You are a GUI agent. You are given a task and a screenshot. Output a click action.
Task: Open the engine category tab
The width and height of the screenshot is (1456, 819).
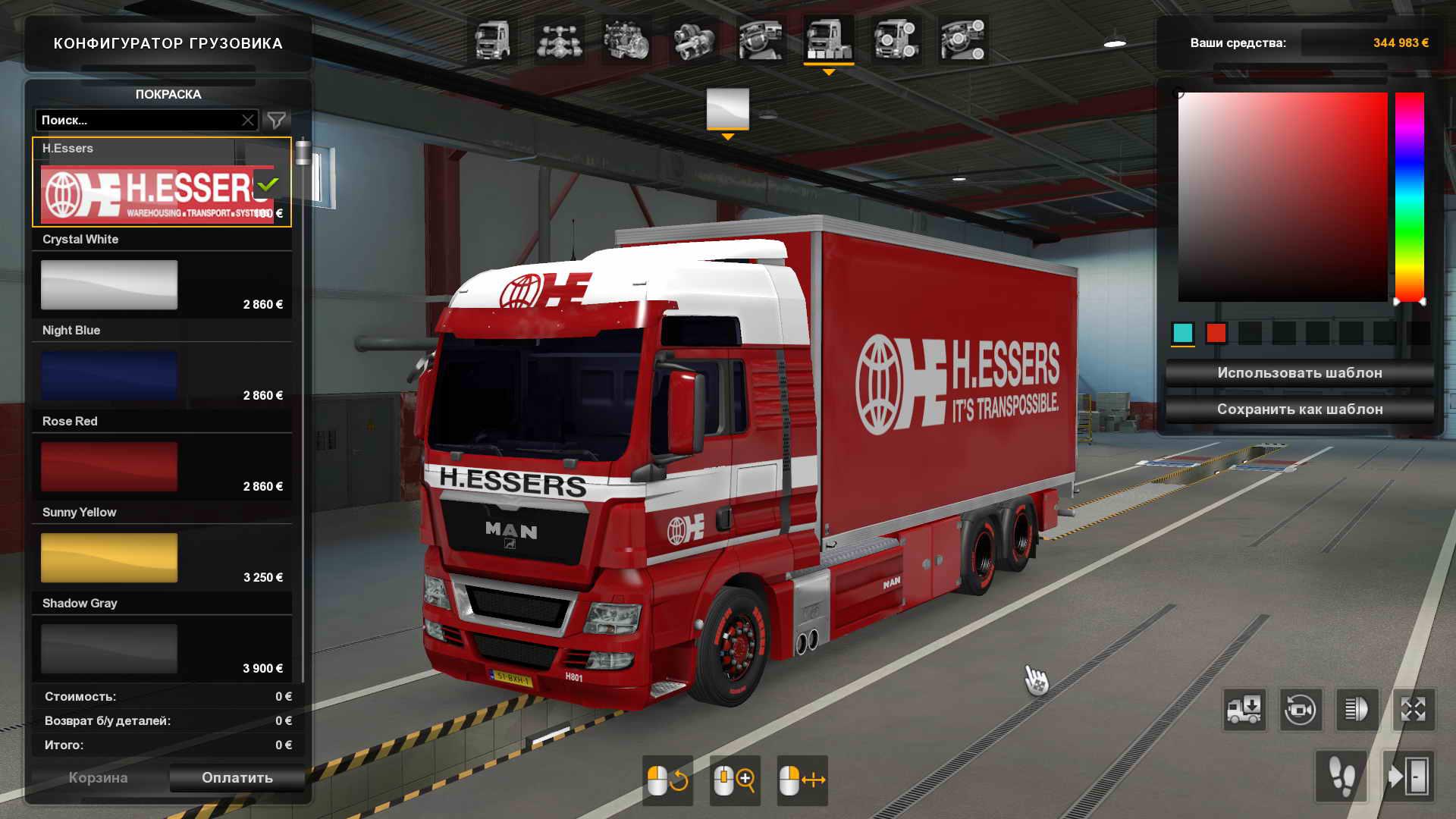(626, 40)
